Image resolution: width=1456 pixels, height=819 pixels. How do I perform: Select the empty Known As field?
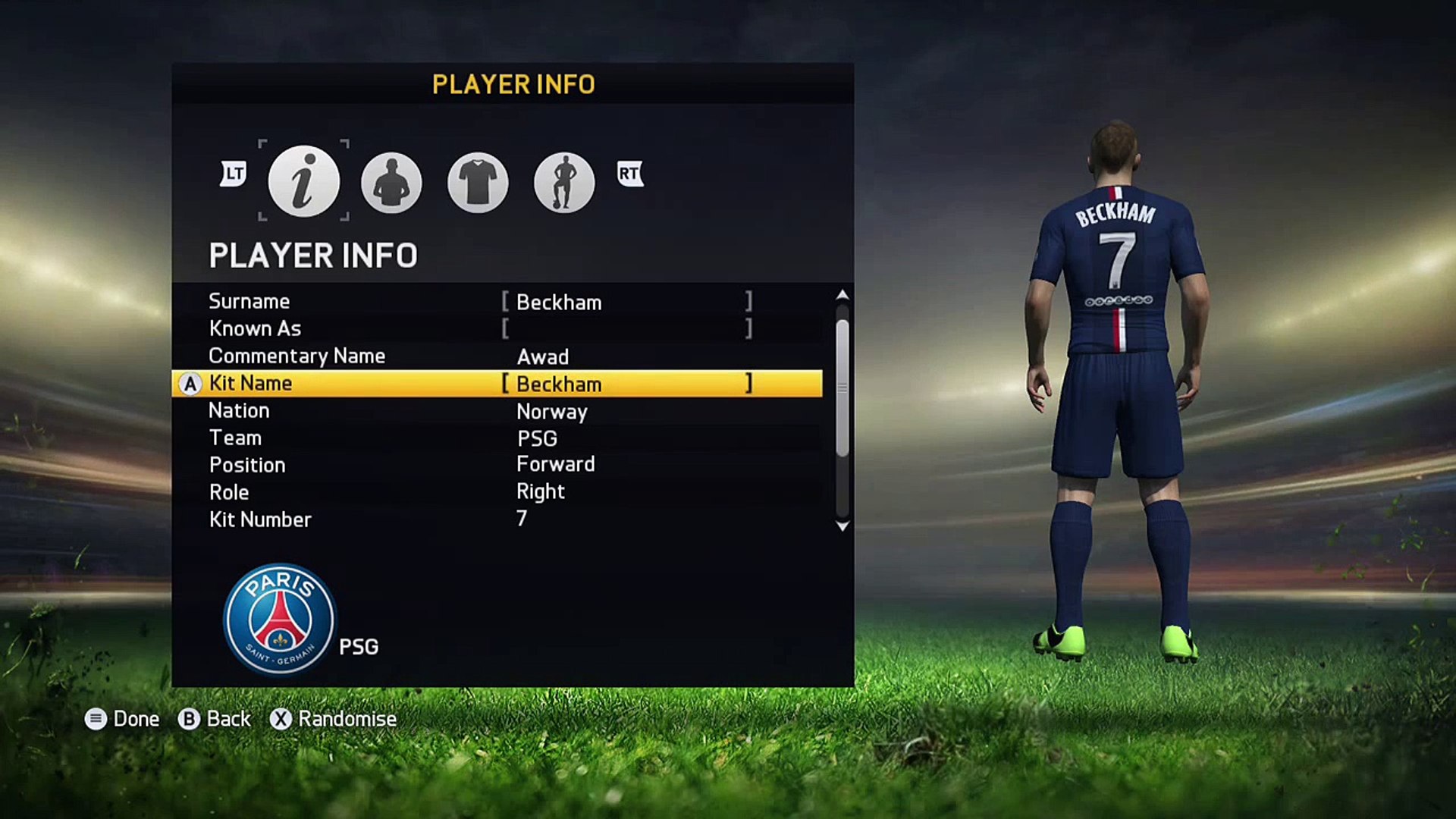[626, 329]
